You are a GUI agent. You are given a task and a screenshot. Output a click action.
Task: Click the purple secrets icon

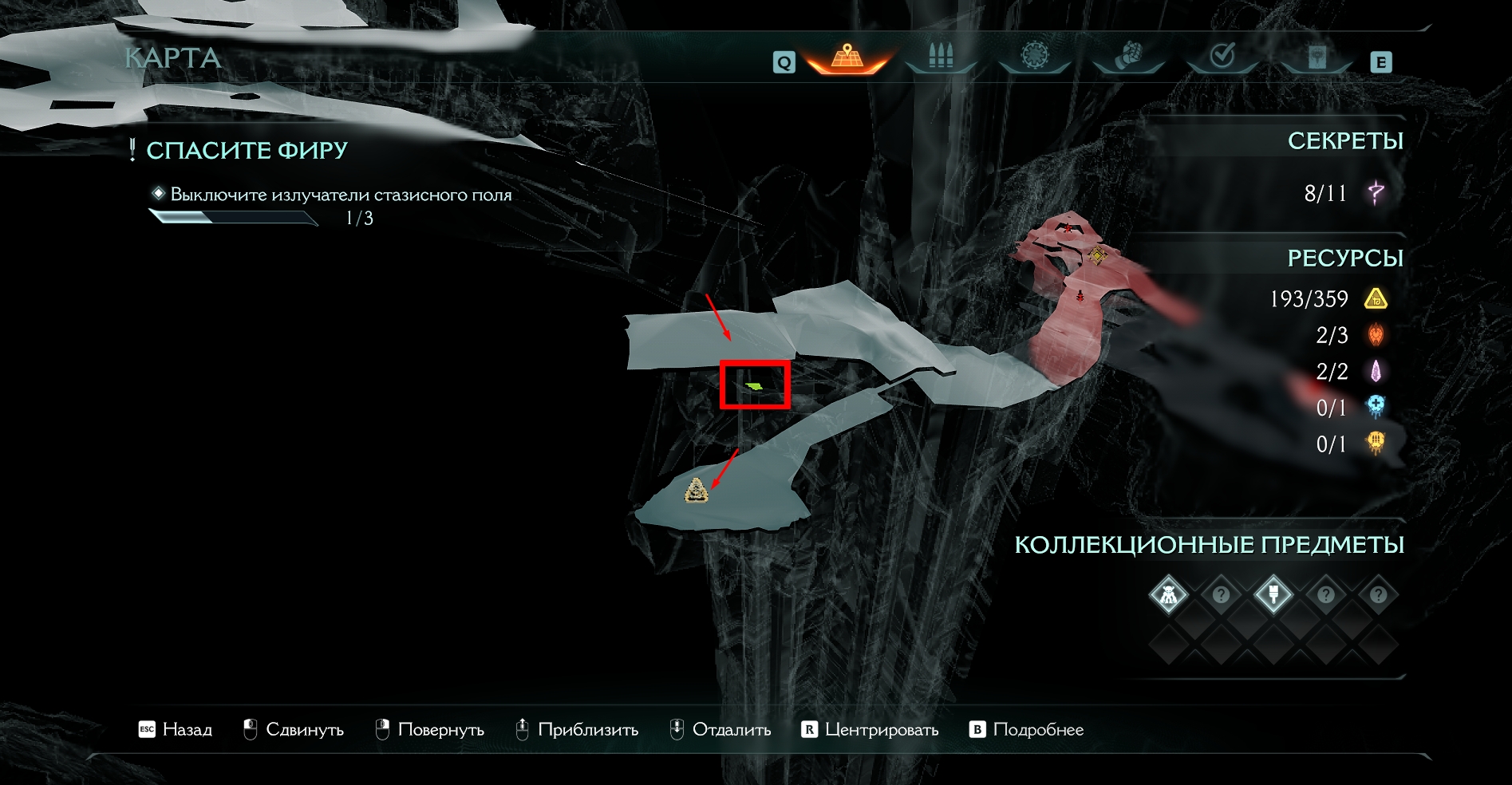pyautogui.click(x=1376, y=192)
